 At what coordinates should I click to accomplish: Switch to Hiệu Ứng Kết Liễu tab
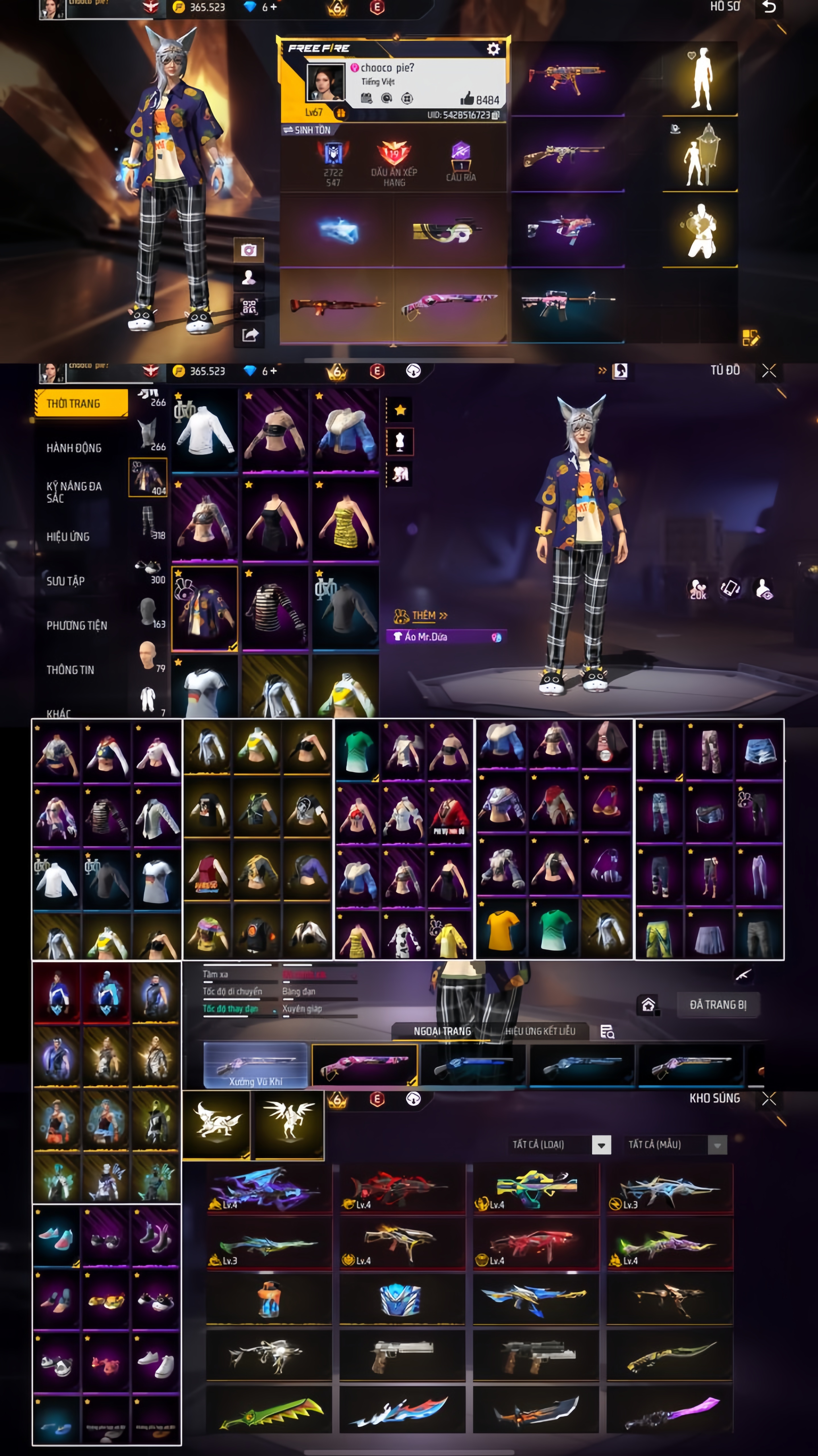tap(540, 1031)
